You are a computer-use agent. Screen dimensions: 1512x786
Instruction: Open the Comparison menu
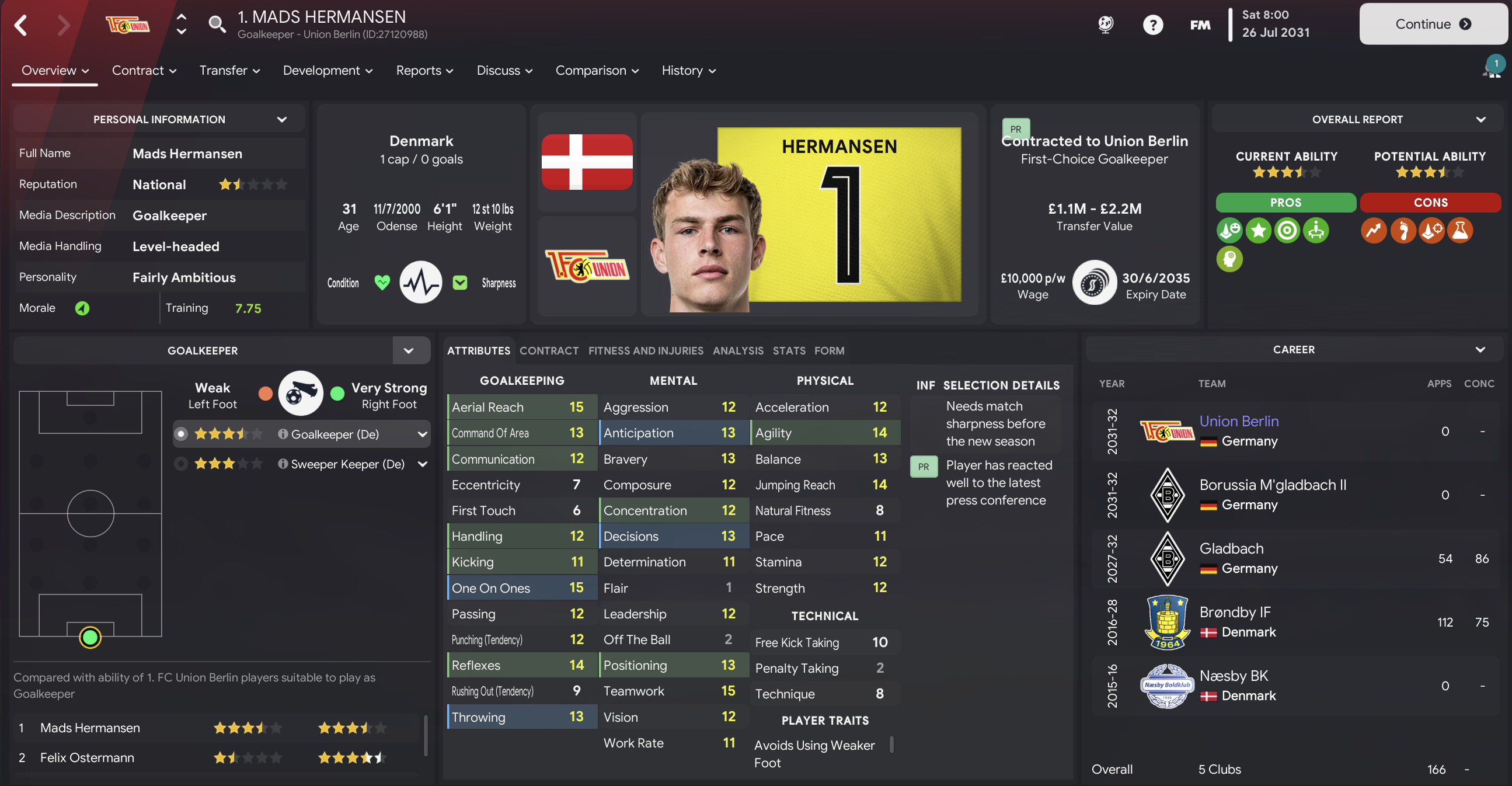click(x=597, y=71)
